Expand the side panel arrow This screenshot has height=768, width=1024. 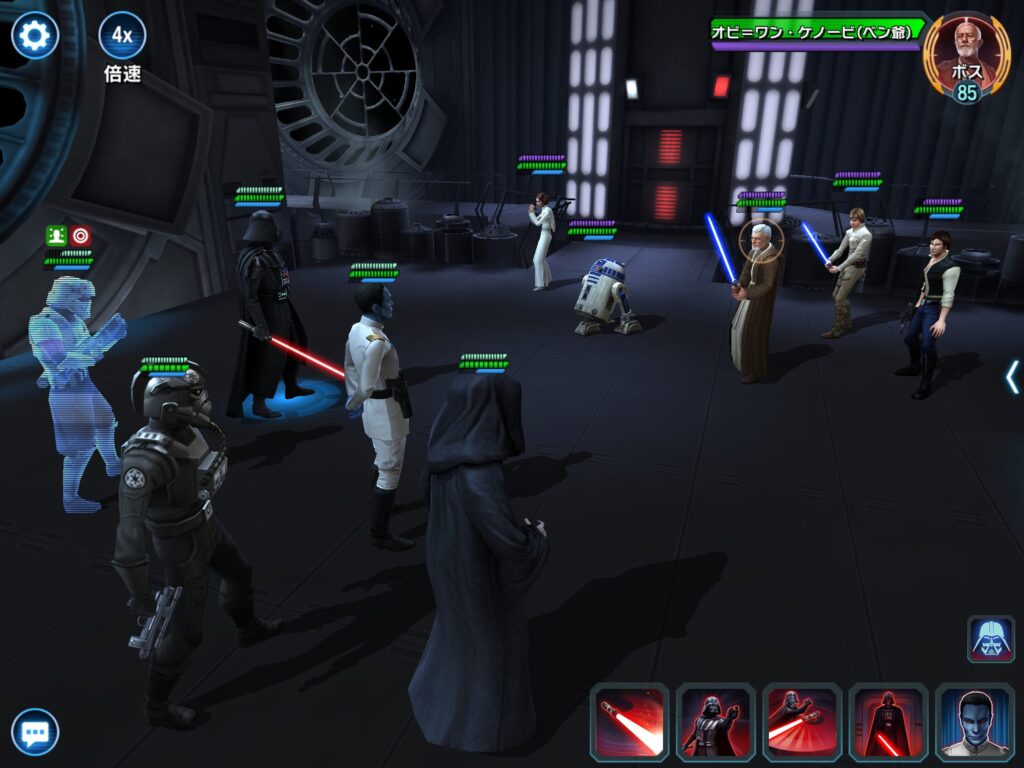[x=1012, y=377]
